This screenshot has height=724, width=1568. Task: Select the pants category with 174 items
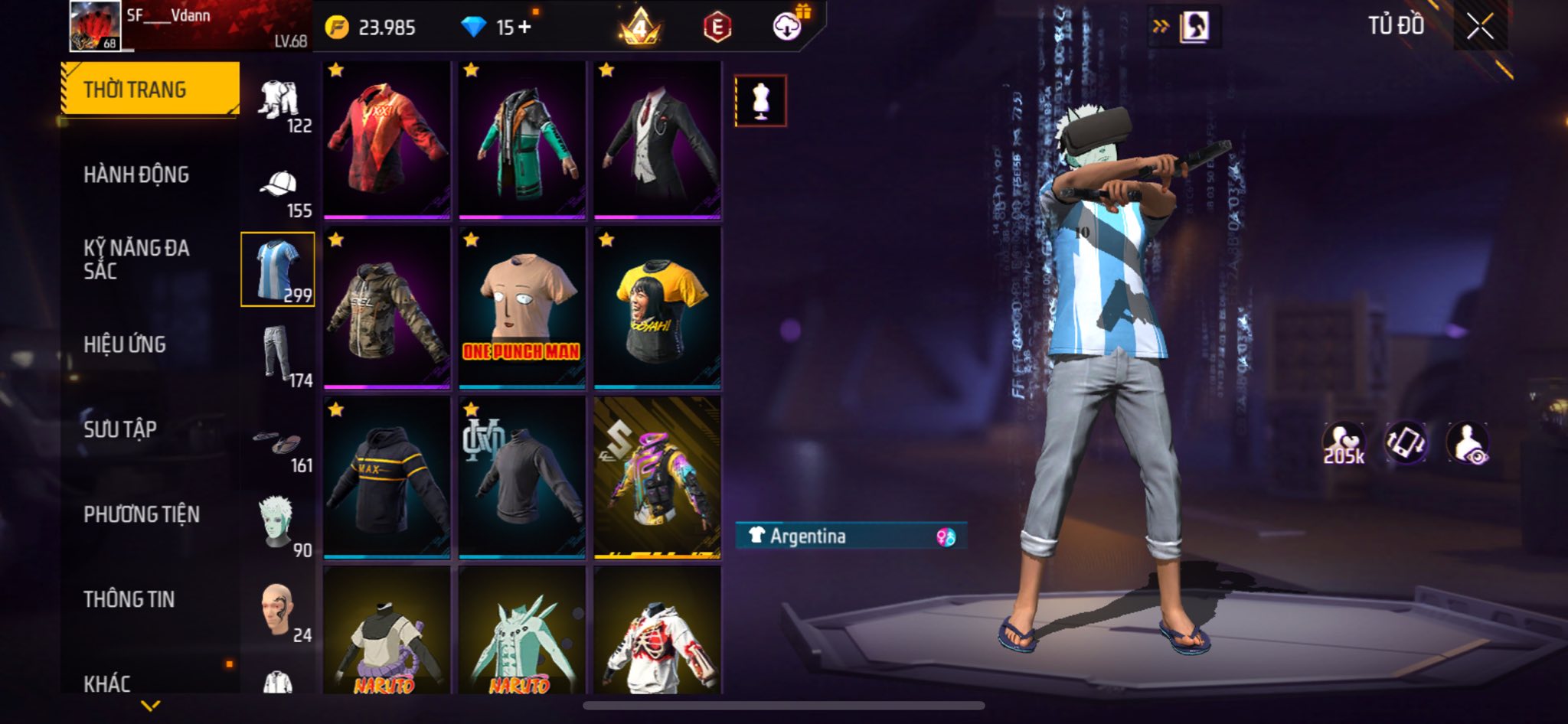point(277,354)
